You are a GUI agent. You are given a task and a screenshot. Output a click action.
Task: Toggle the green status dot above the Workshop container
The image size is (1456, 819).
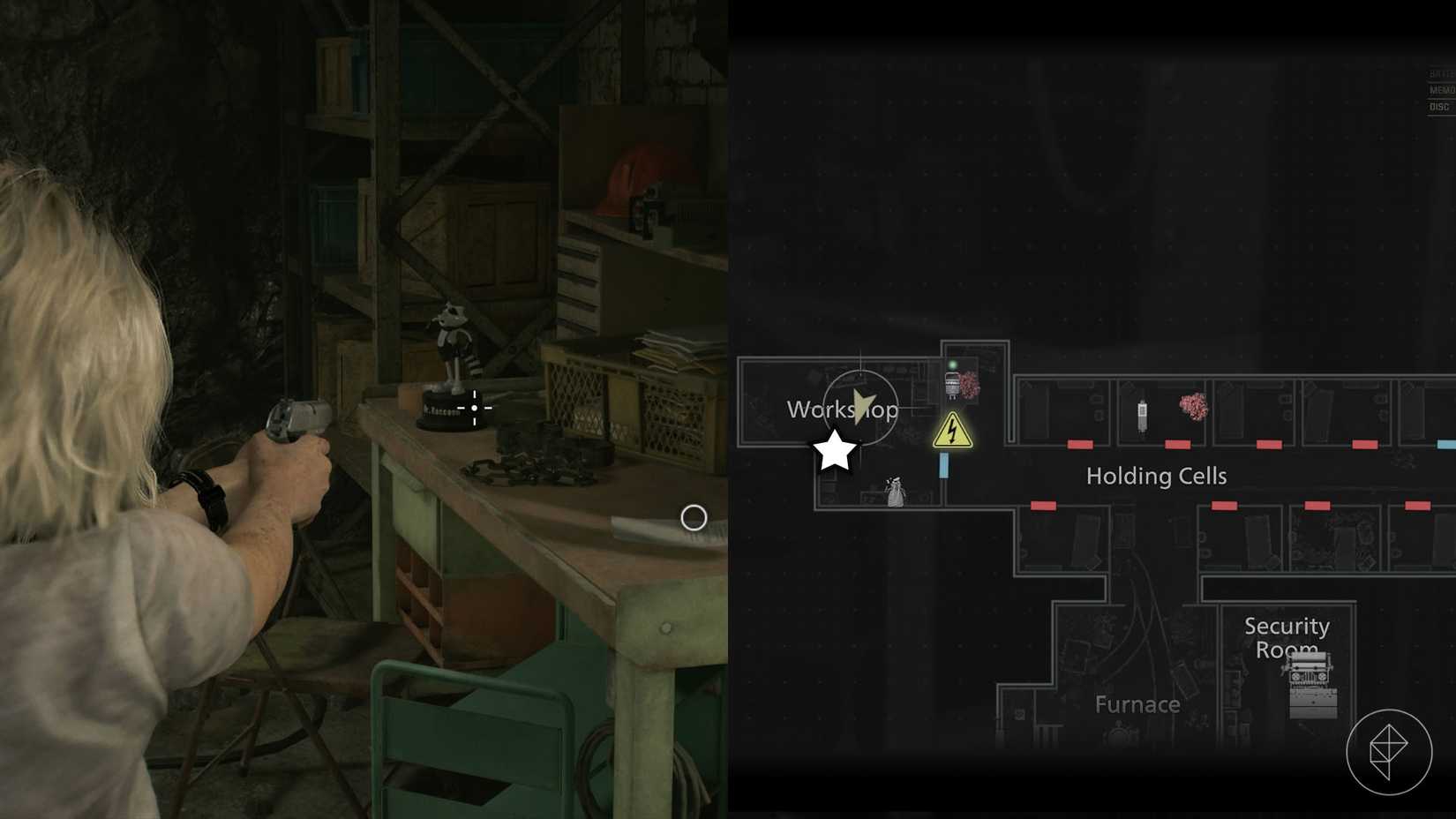coord(951,363)
